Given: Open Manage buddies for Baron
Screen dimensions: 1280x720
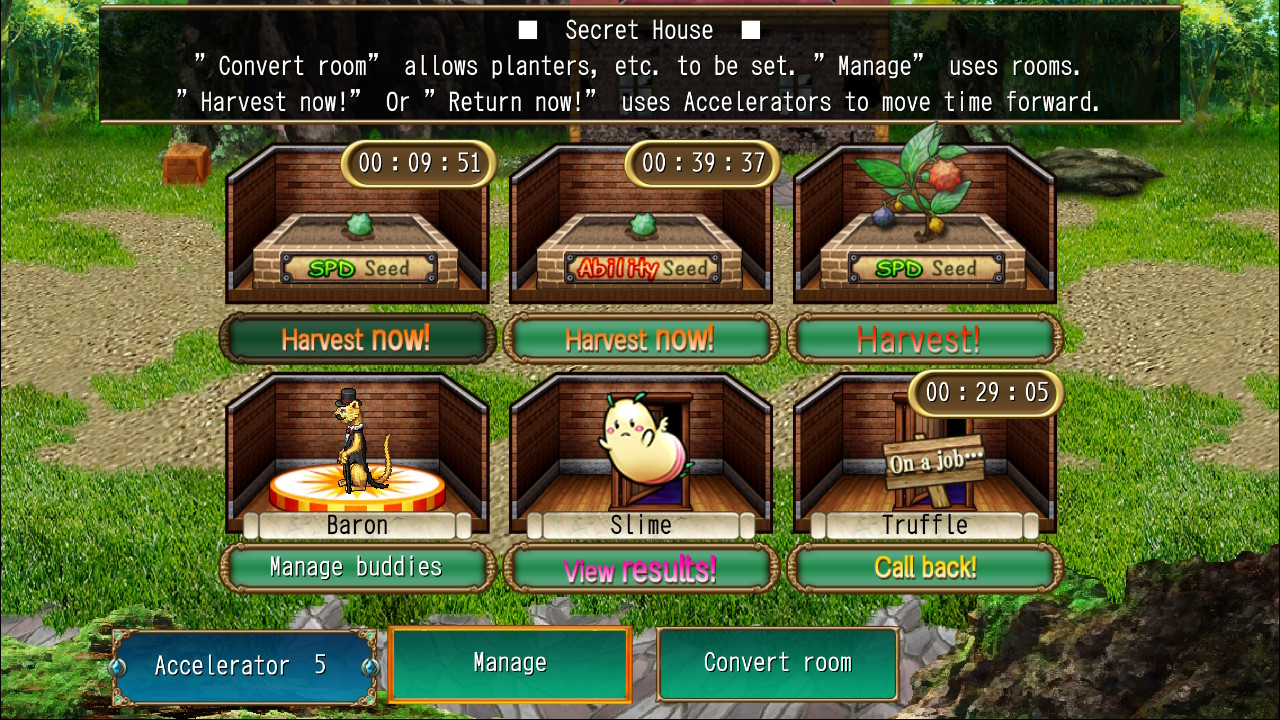Looking at the screenshot, I should tap(357, 568).
